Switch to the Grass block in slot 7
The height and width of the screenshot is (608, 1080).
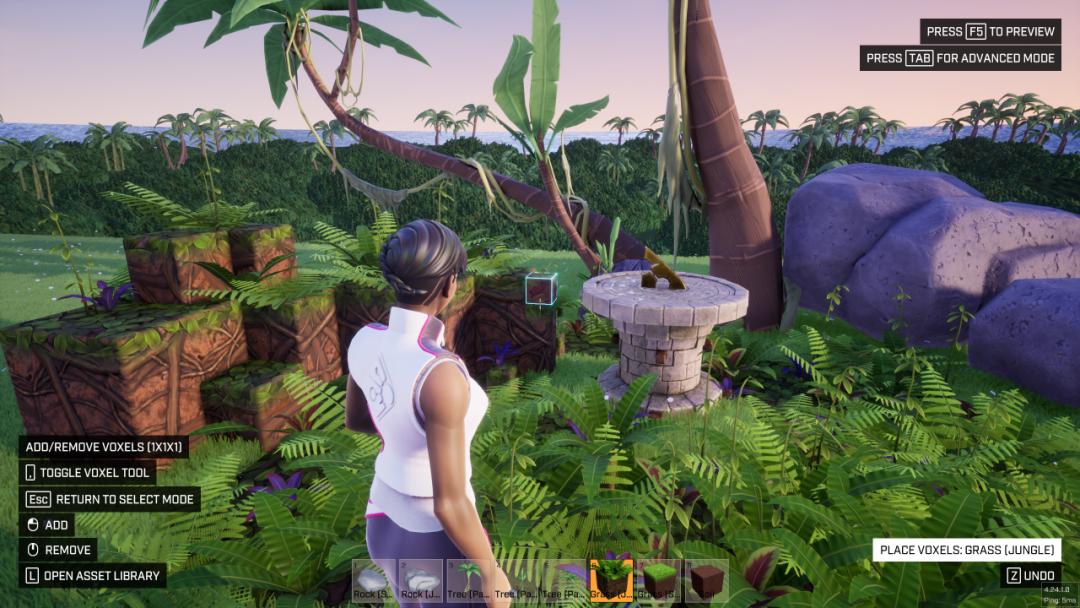659,581
